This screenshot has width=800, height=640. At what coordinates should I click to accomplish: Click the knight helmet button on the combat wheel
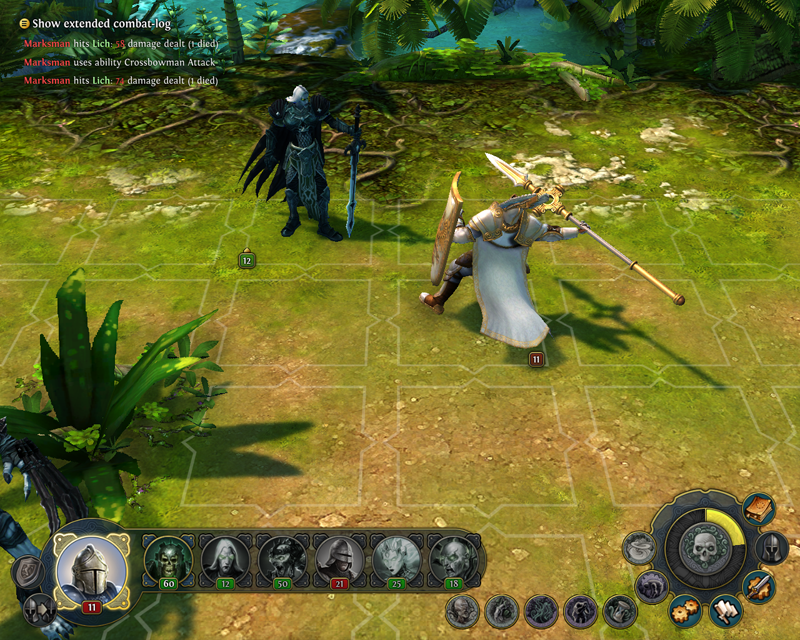pos(771,548)
